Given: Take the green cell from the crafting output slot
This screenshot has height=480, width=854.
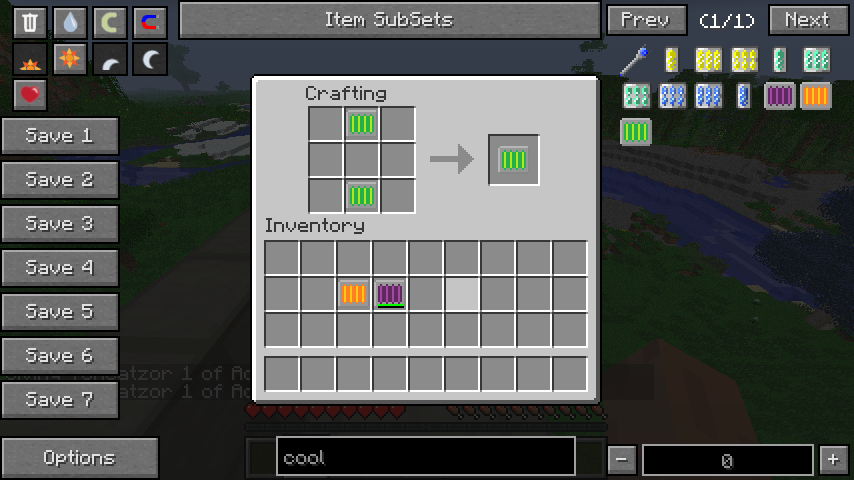Looking at the screenshot, I should coord(513,160).
